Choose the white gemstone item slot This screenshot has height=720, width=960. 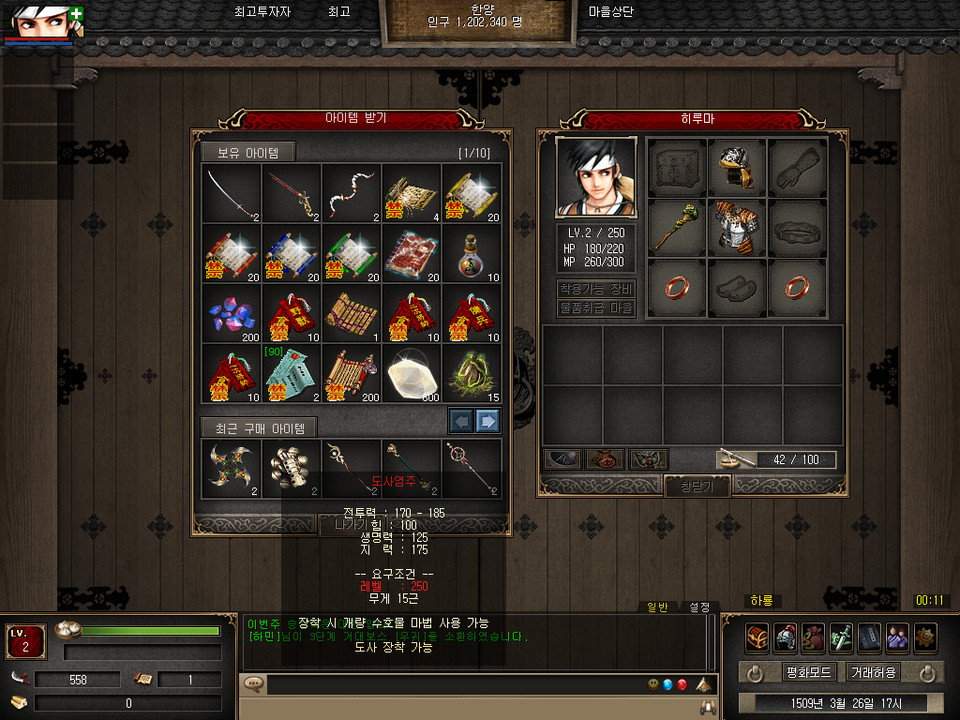tap(411, 374)
